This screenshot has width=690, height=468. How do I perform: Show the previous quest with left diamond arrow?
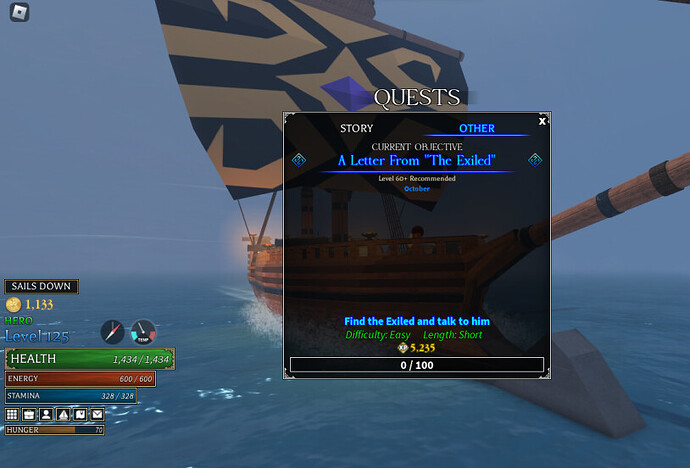tap(298, 160)
